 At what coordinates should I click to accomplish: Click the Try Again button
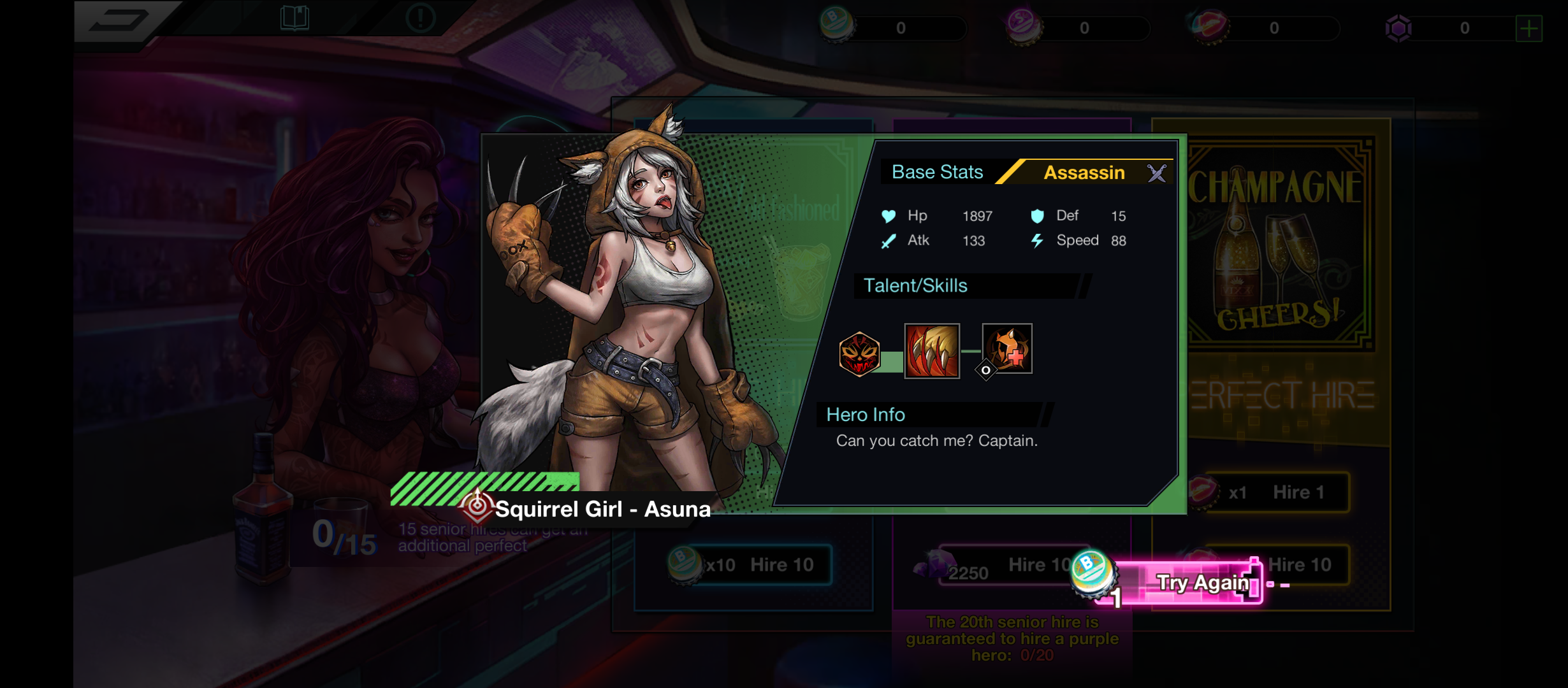(1193, 583)
